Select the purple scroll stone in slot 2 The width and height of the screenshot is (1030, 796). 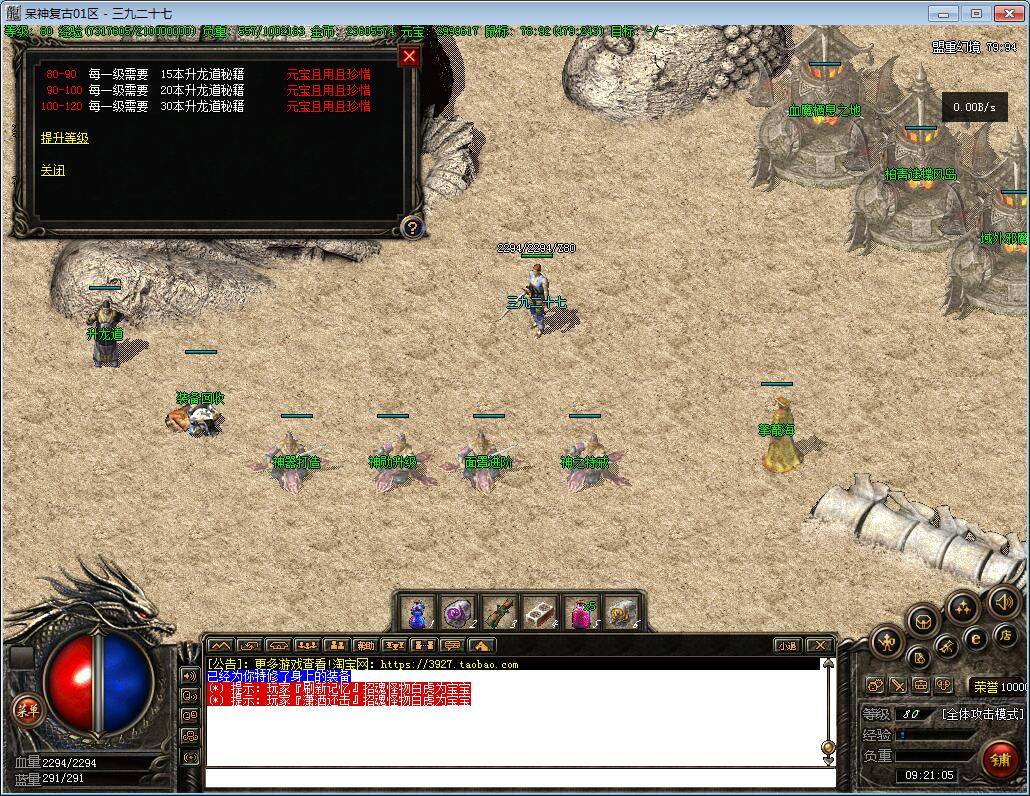coord(458,612)
